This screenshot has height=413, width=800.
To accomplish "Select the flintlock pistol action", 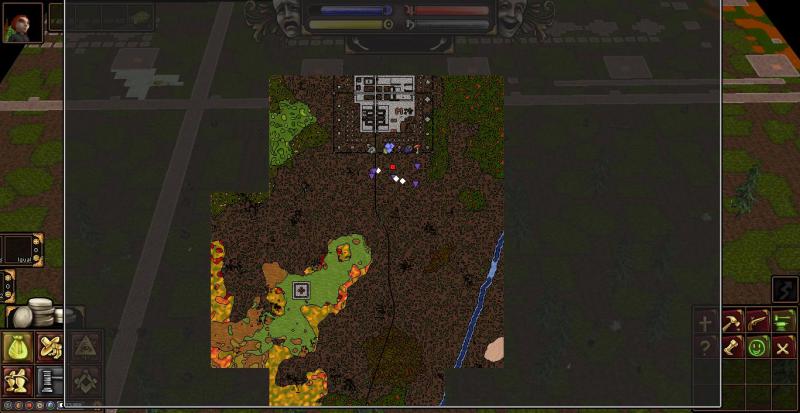I will point(757,322).
